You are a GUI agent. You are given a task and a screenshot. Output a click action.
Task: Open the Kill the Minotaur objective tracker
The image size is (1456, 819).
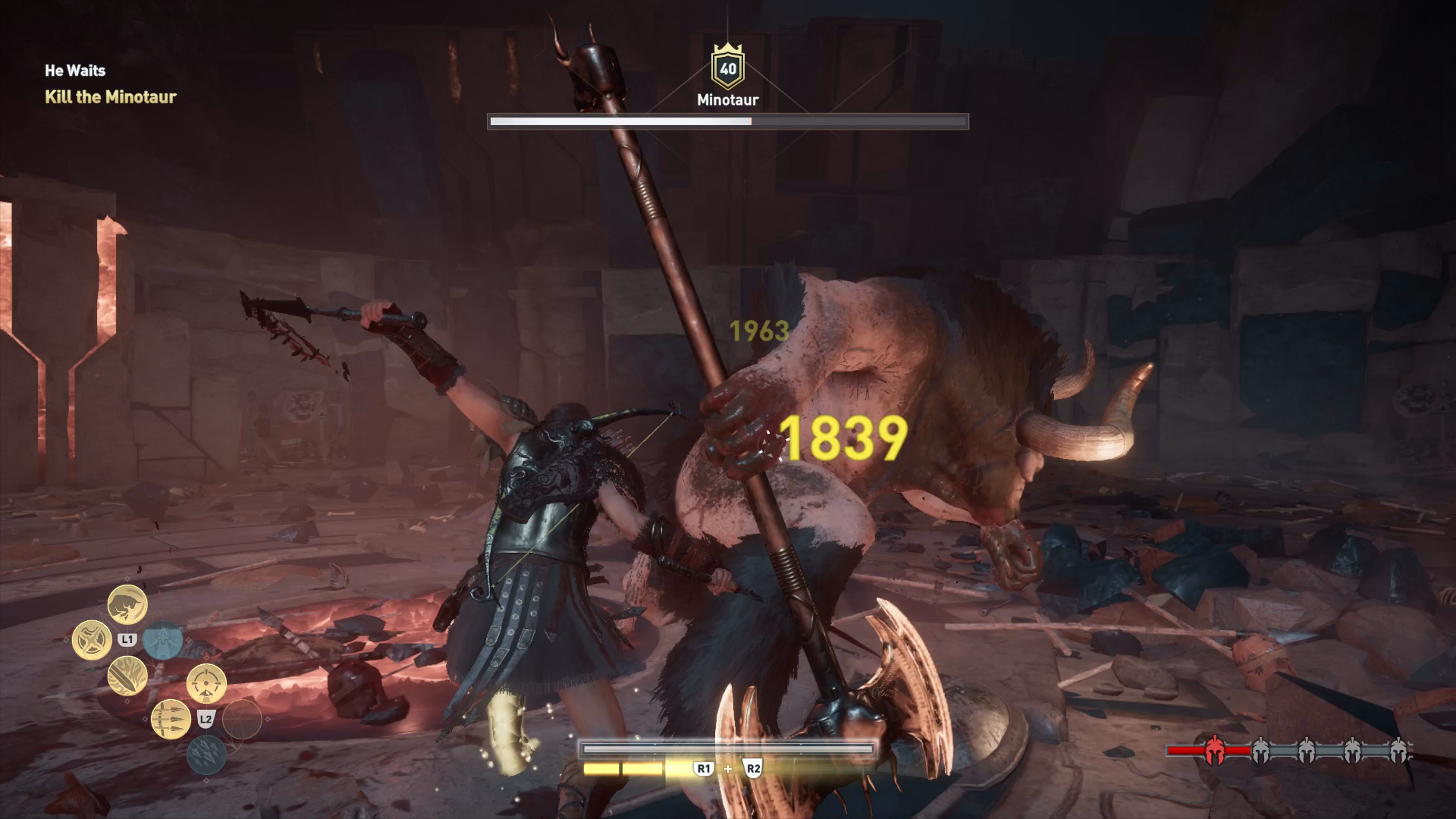point(111,97)
